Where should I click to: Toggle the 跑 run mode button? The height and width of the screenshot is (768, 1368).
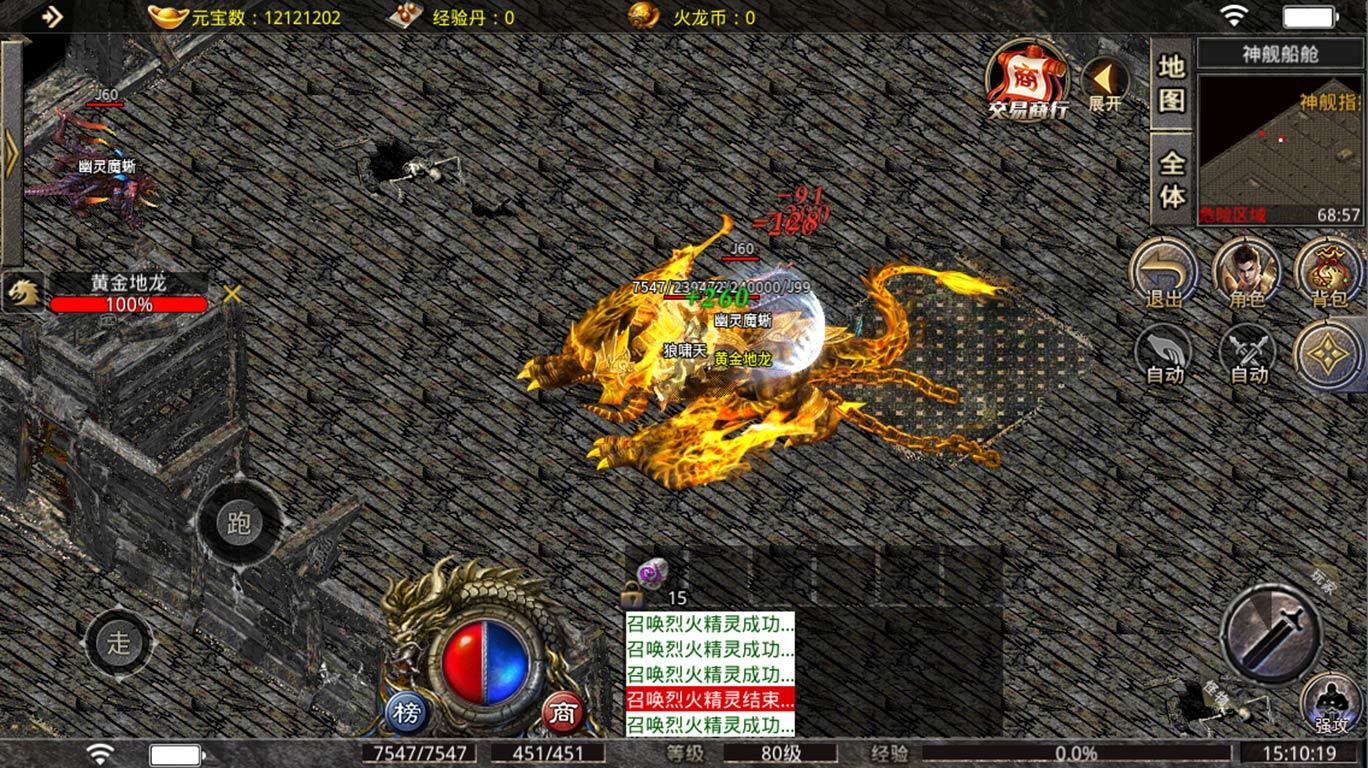point(238,524)
